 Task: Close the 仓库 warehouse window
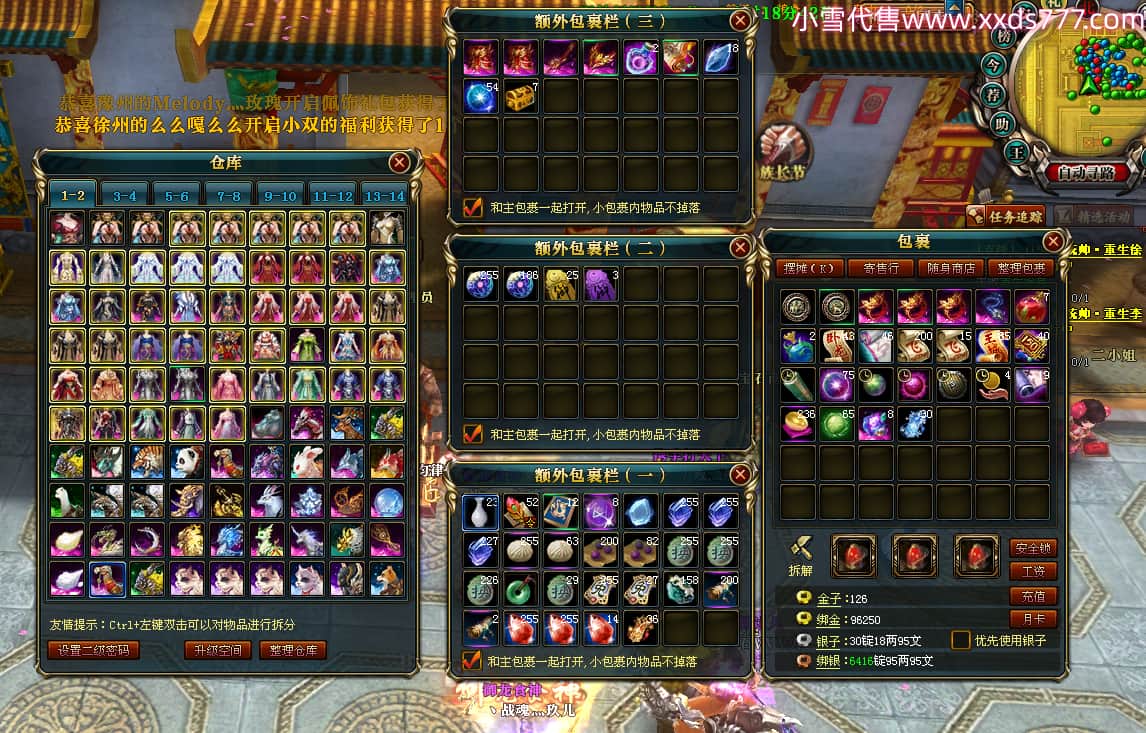[x=399, y=163]
